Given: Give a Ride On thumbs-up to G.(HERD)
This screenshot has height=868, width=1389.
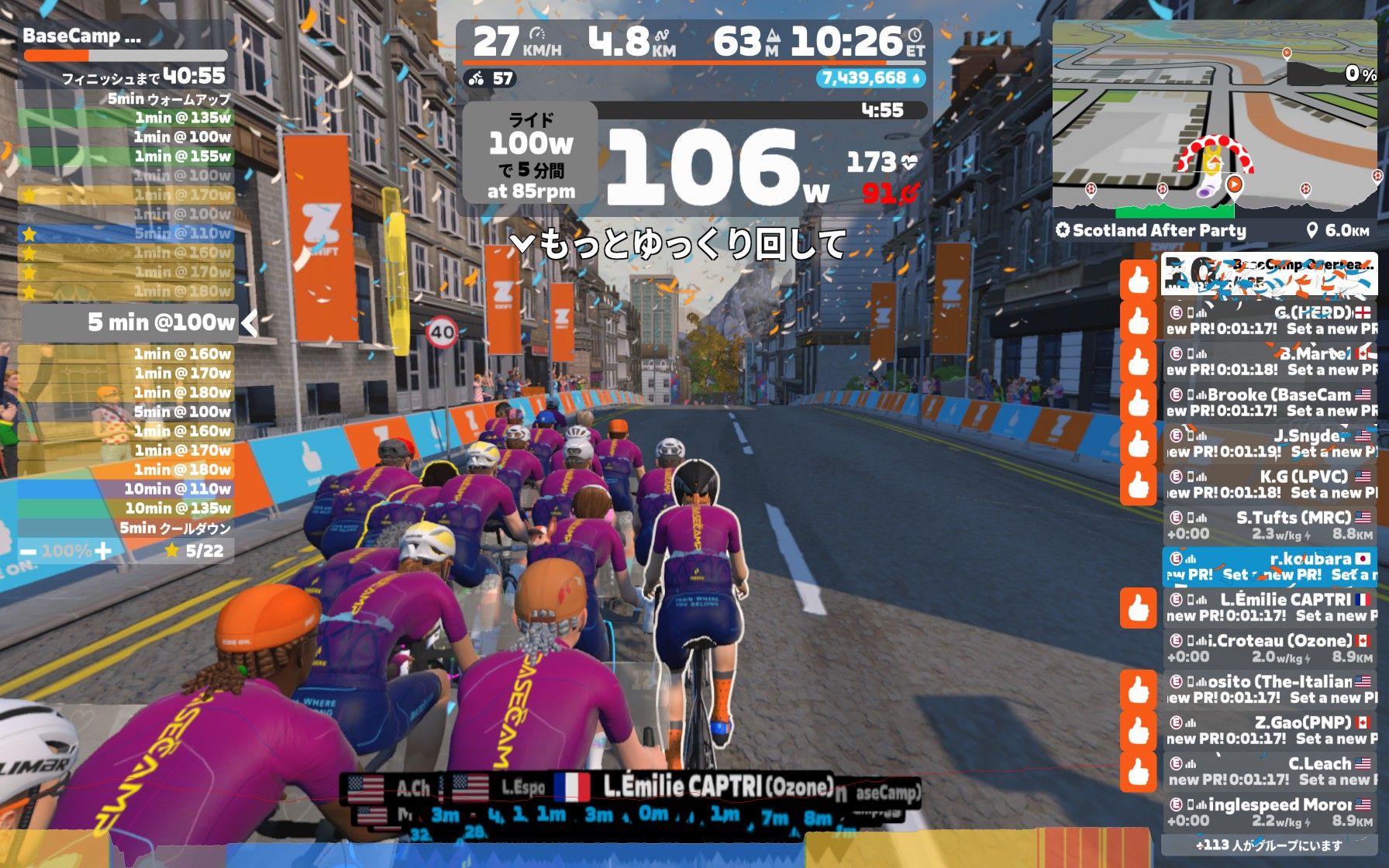Looking at the screenshot, I should coord(1138,321).
